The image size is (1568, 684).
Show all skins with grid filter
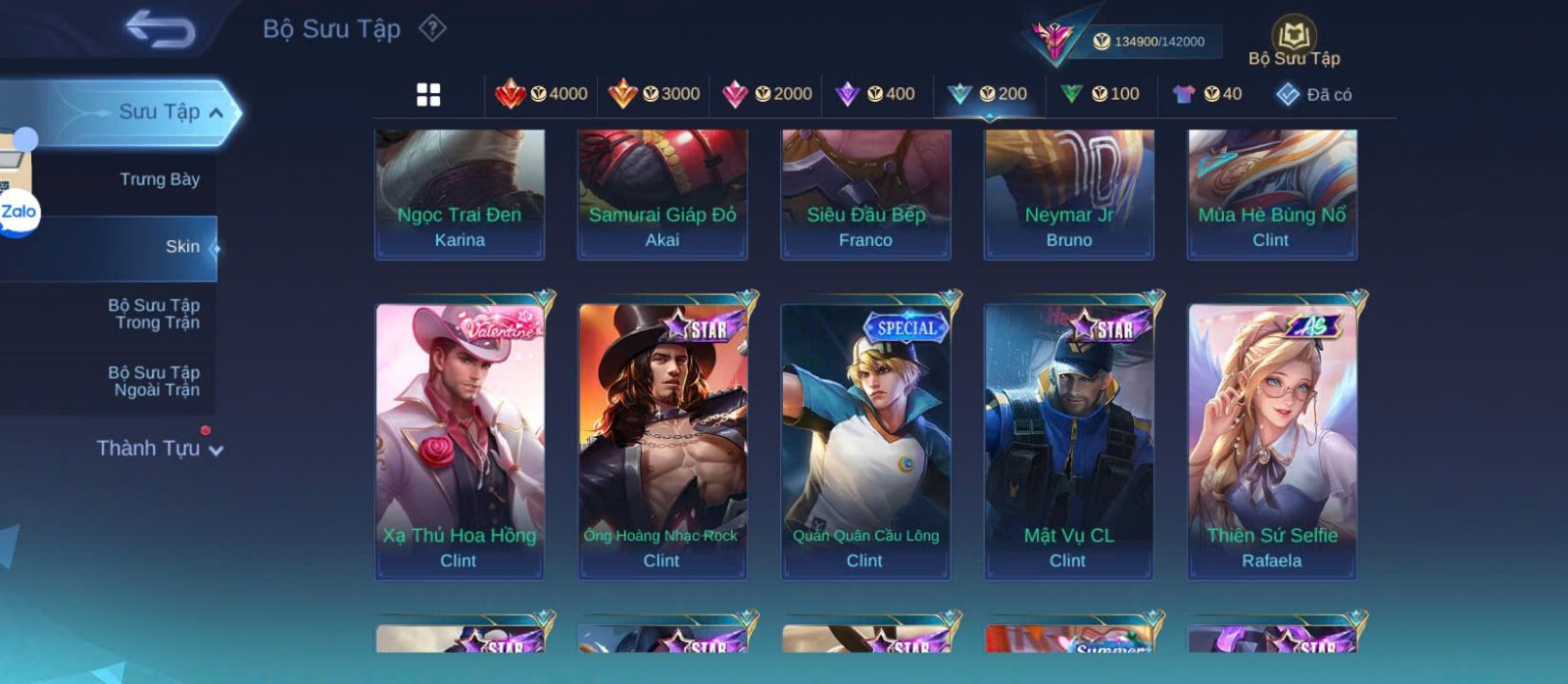click(x=428, y=94)
